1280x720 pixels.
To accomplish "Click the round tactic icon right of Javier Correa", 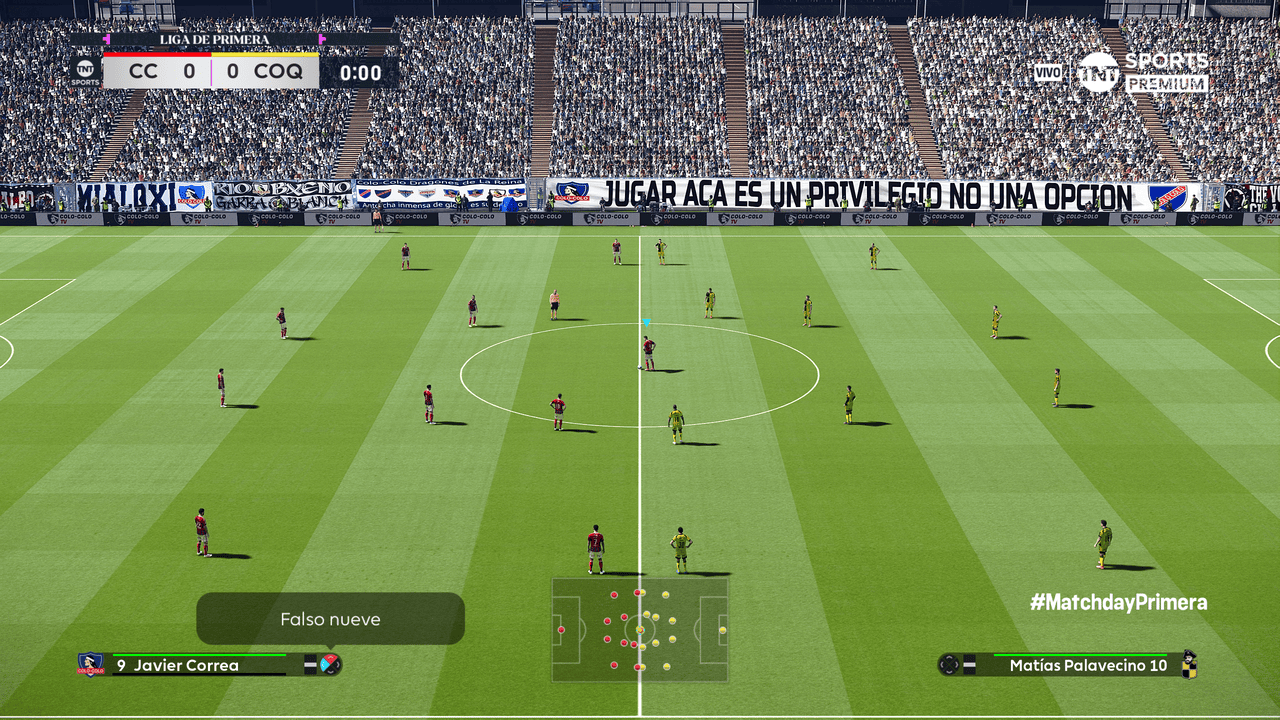I will tap(330, 664).
